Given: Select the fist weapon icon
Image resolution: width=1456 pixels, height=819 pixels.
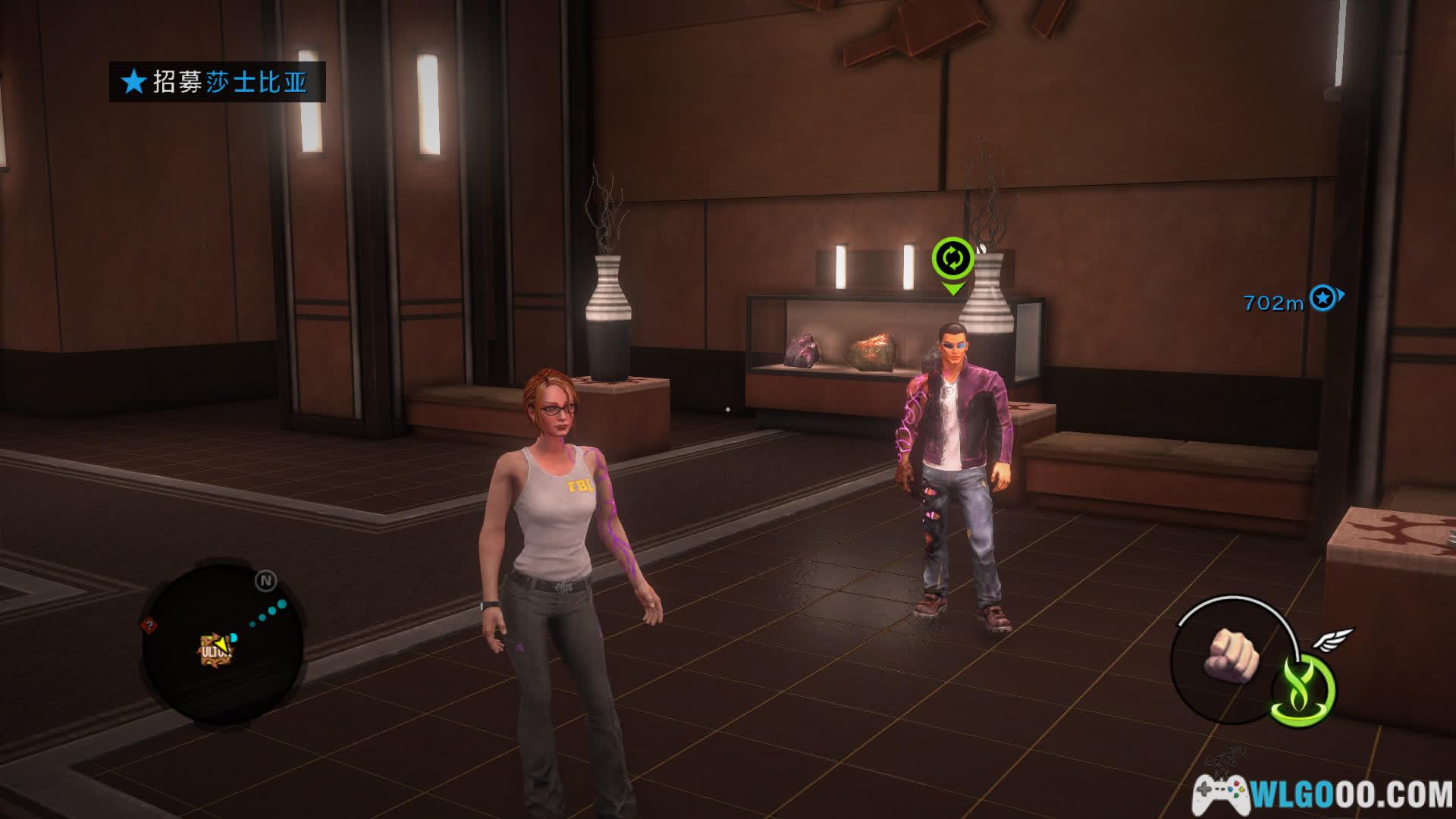Looking at the screenshot, I should tap(1231, 654).
